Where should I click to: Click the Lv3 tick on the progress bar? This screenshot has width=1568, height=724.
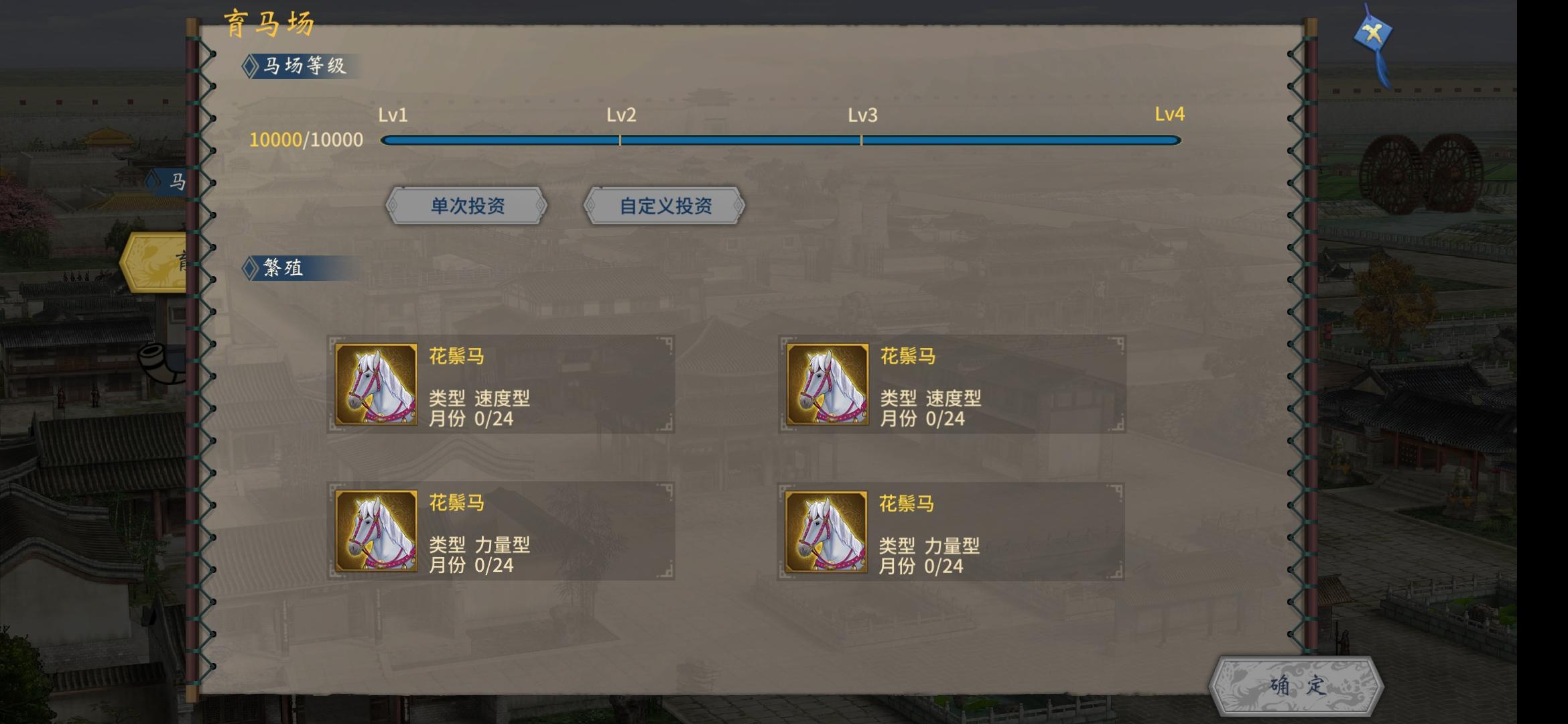coord(861,140)
